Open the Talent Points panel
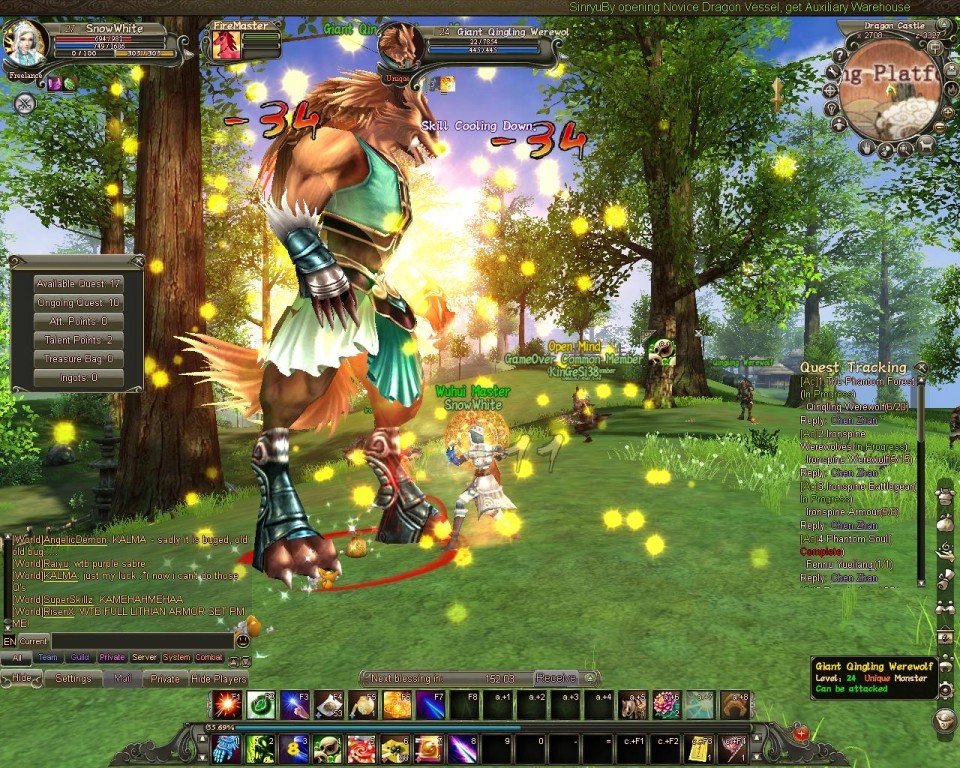 click(78, 340)
